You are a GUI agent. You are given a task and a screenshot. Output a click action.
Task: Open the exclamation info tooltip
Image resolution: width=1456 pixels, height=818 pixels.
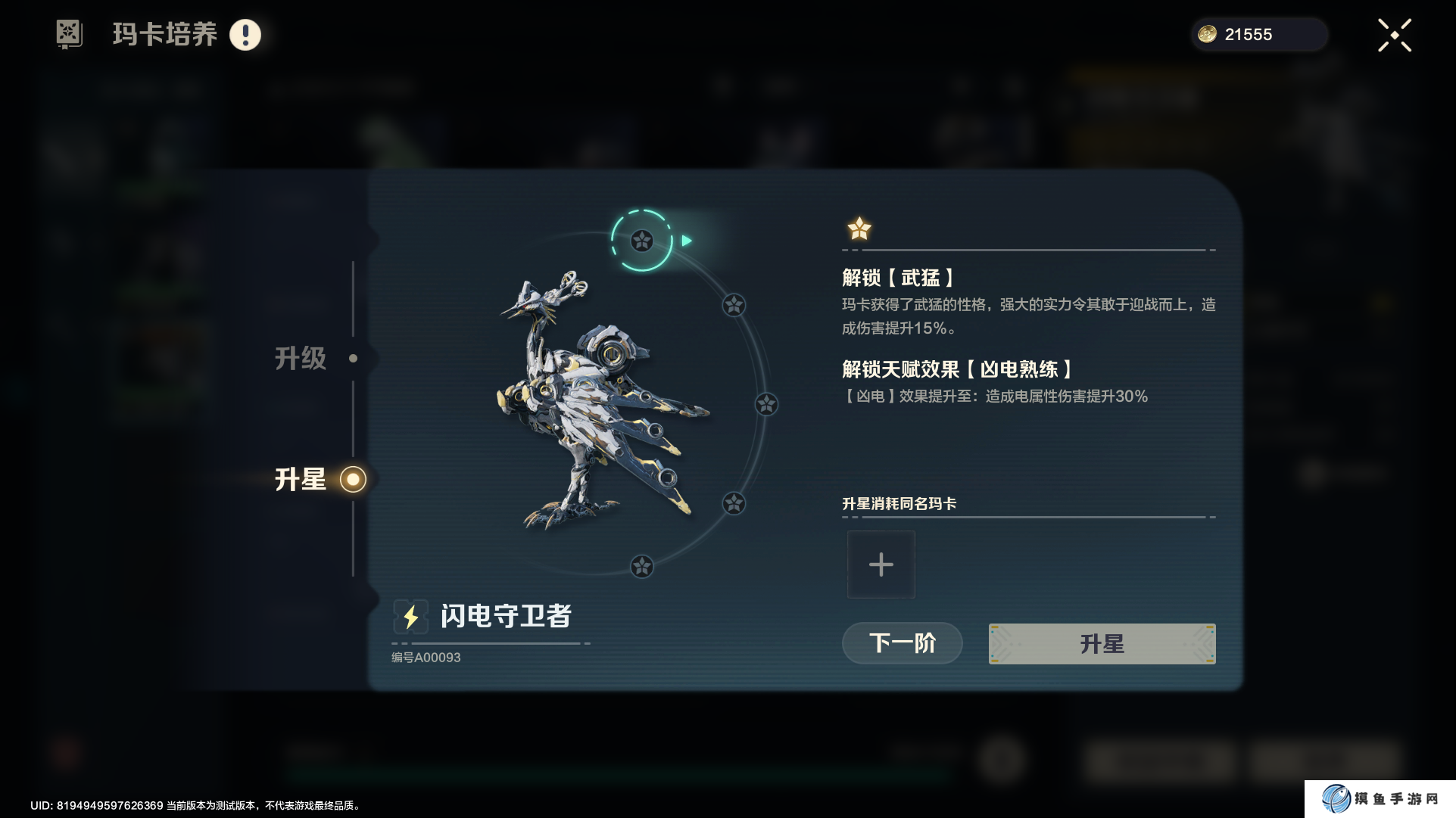[x=245, y=35]
